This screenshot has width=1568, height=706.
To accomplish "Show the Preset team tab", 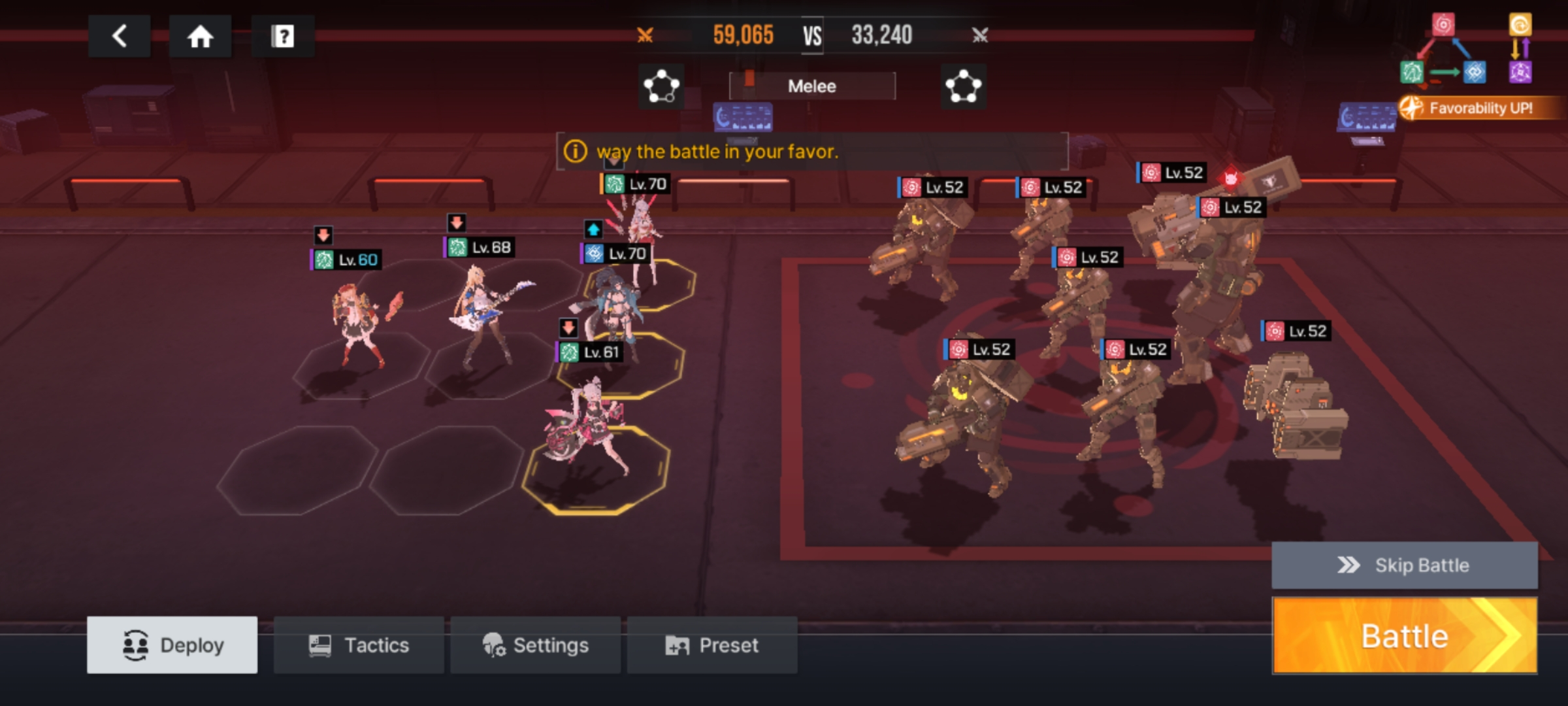I will pyautogui.click(x=712, y=645).
